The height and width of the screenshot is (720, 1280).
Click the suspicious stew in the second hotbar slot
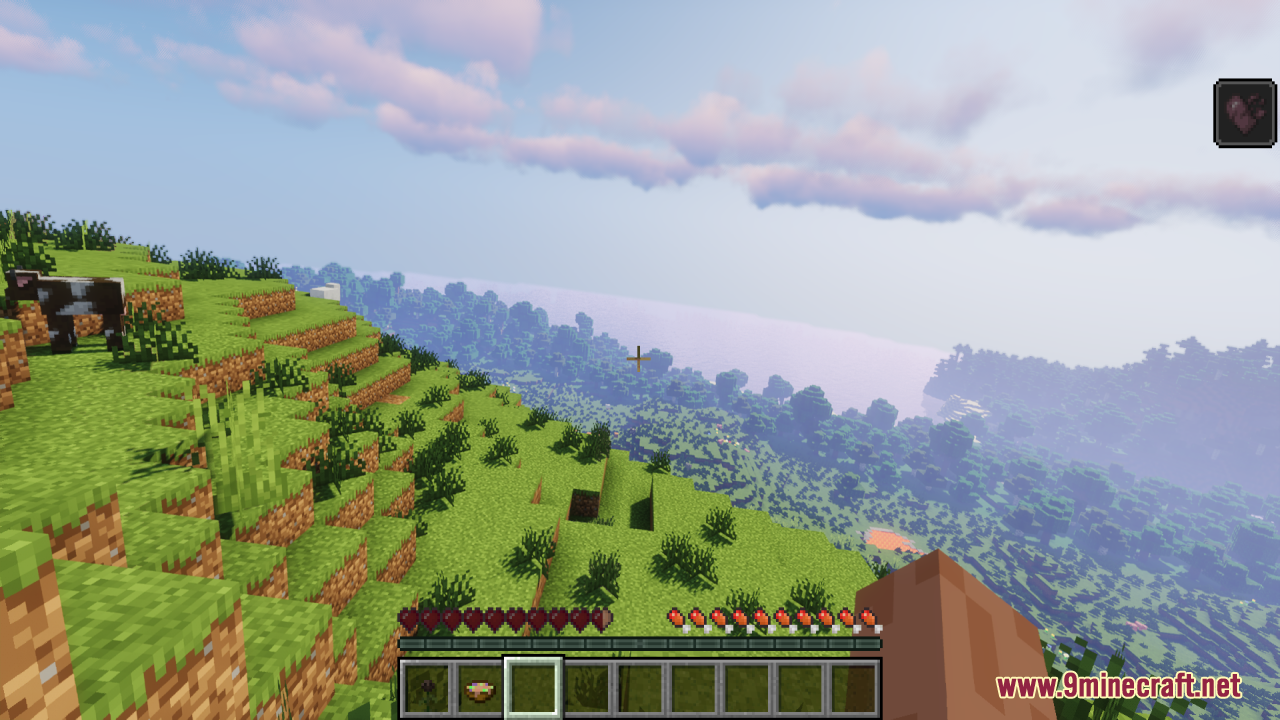click(x=478, y=688)
